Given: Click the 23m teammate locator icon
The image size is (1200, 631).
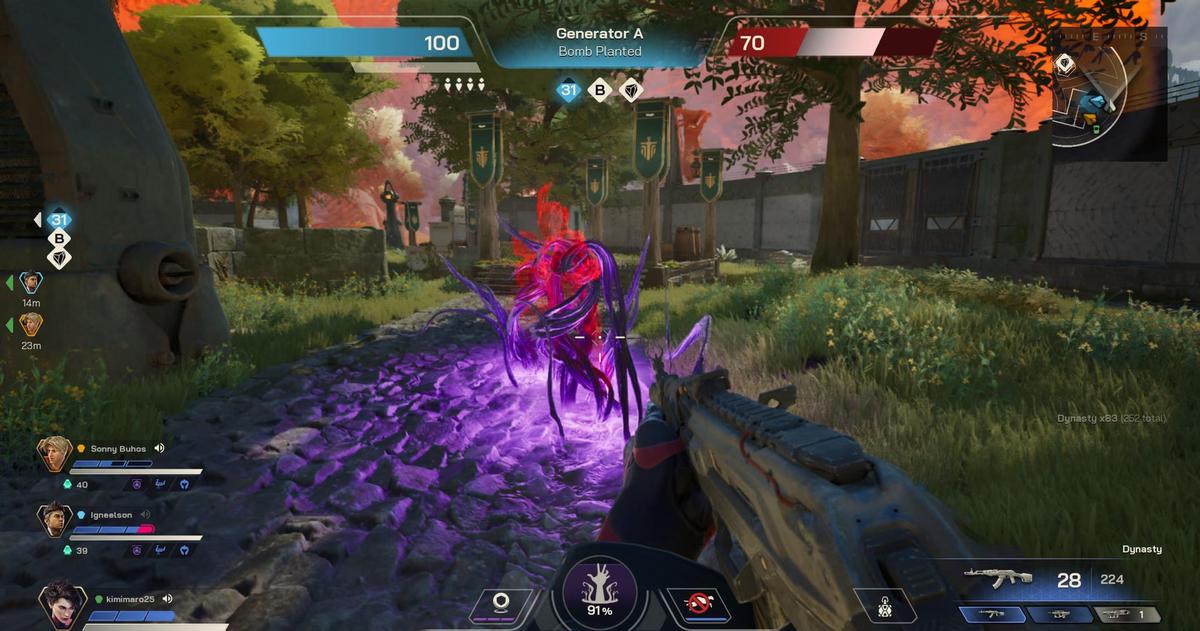Looking at the screenshot, I should tap(31, 325).
